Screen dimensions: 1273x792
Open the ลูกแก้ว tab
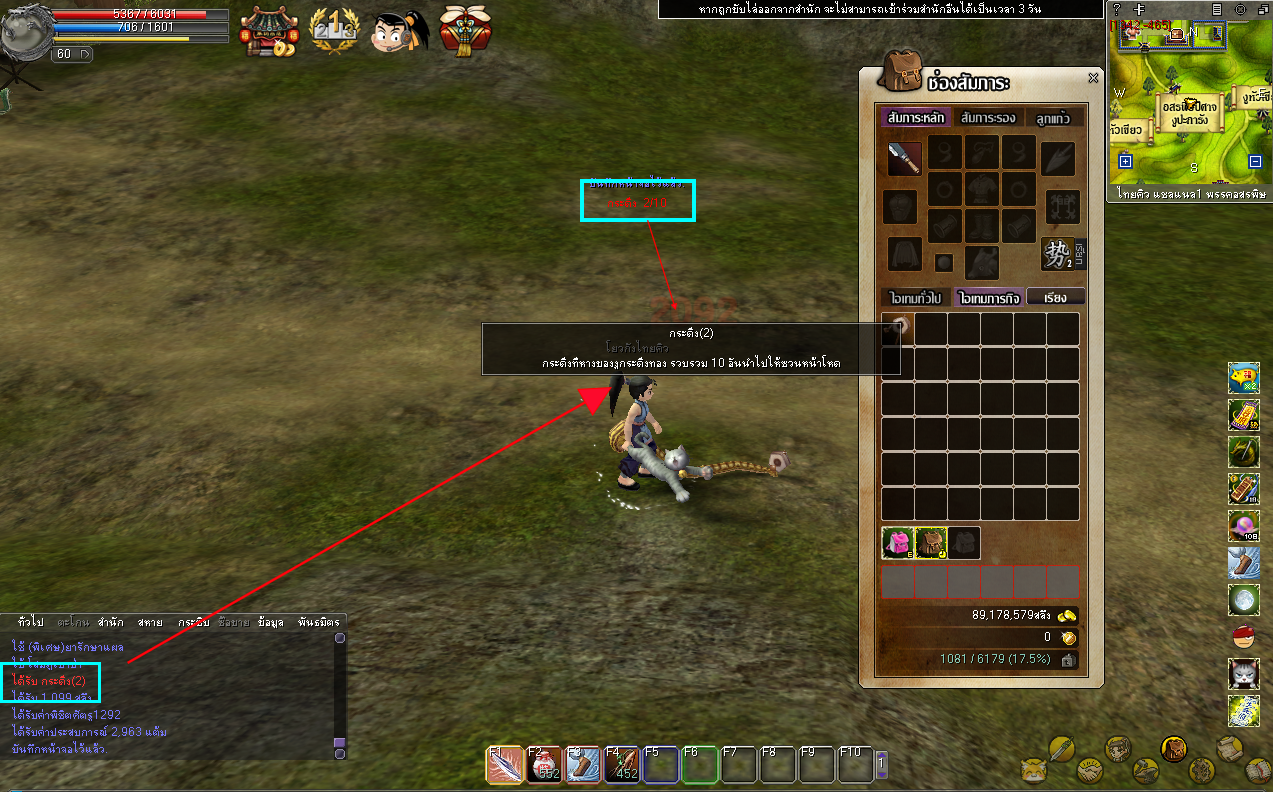point(1052,118)
